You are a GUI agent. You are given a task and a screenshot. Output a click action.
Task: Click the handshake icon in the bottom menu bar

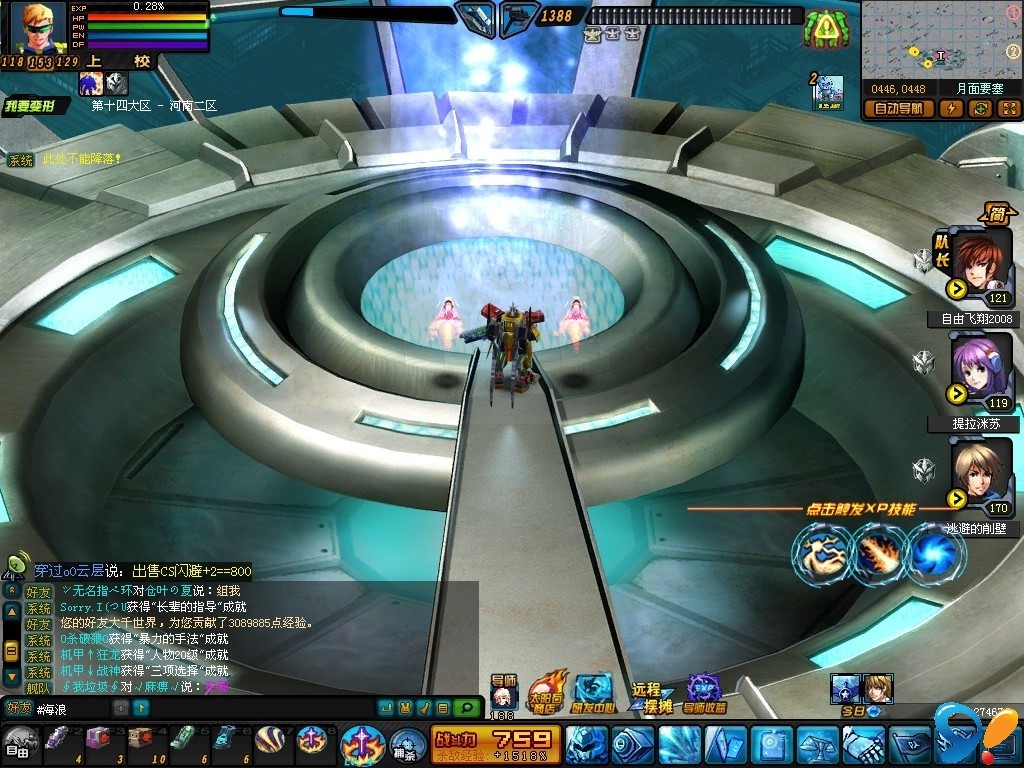tap(863, 745)
